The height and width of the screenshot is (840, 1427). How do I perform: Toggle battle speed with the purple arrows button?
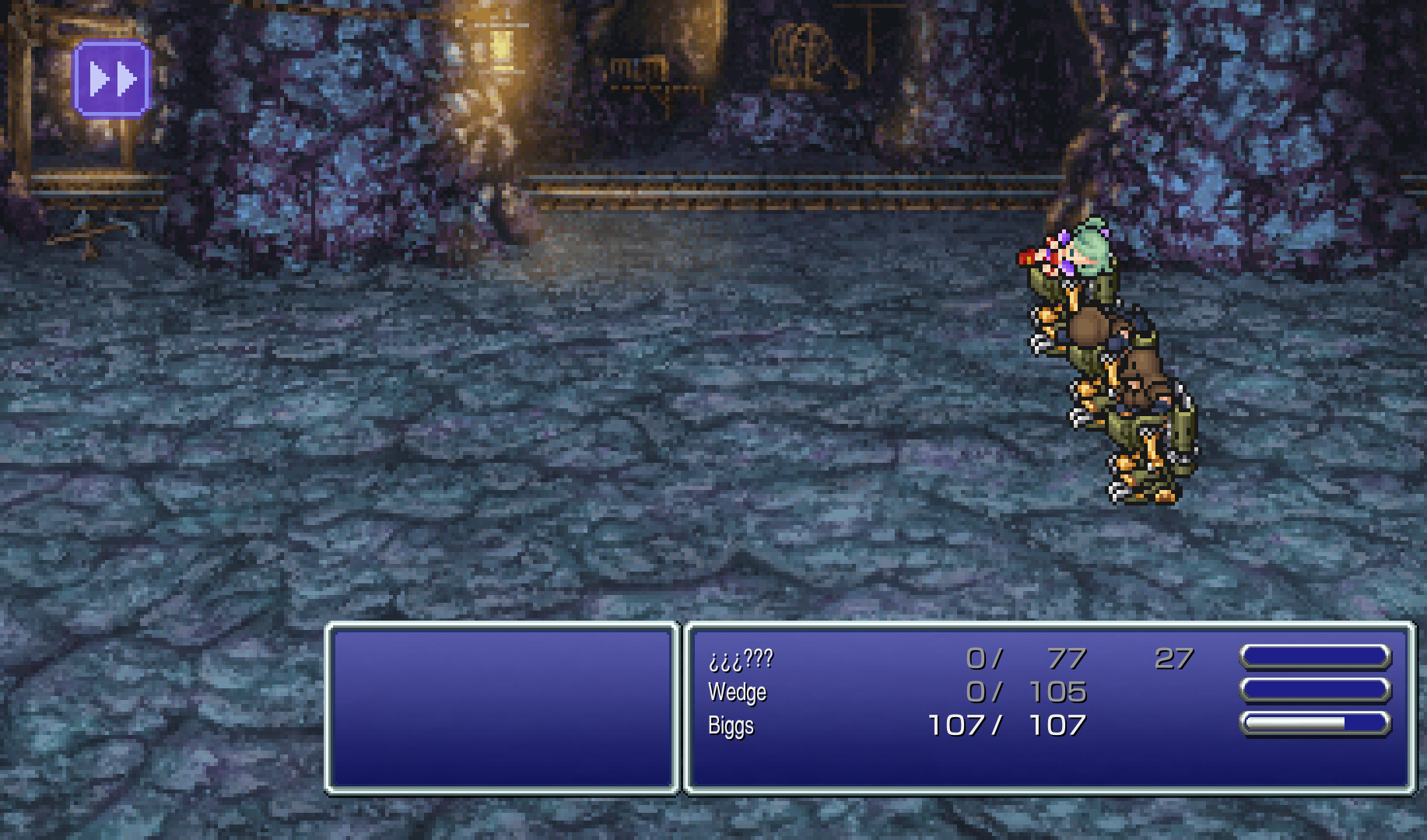[x=111, y=76]
